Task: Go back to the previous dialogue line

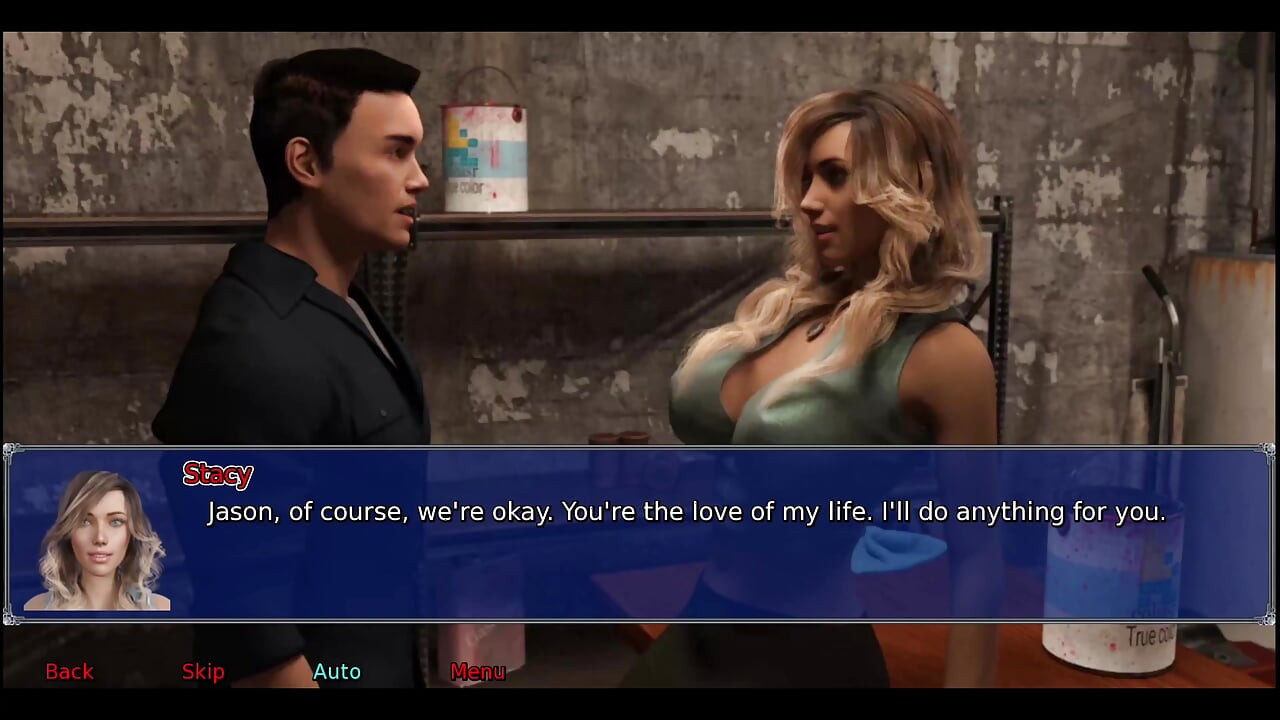Action: coord(69,671)
